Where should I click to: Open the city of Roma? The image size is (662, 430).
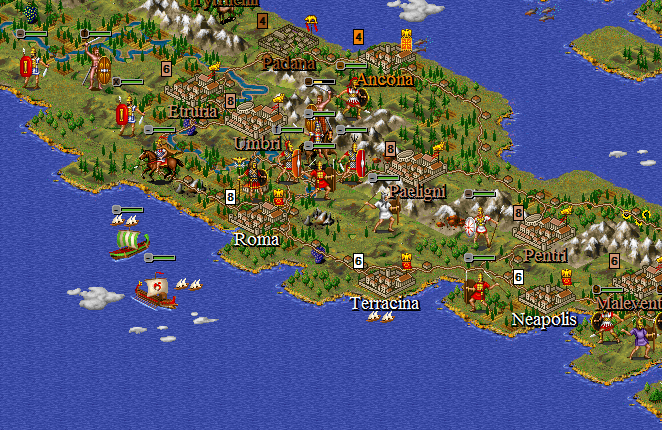255,213
